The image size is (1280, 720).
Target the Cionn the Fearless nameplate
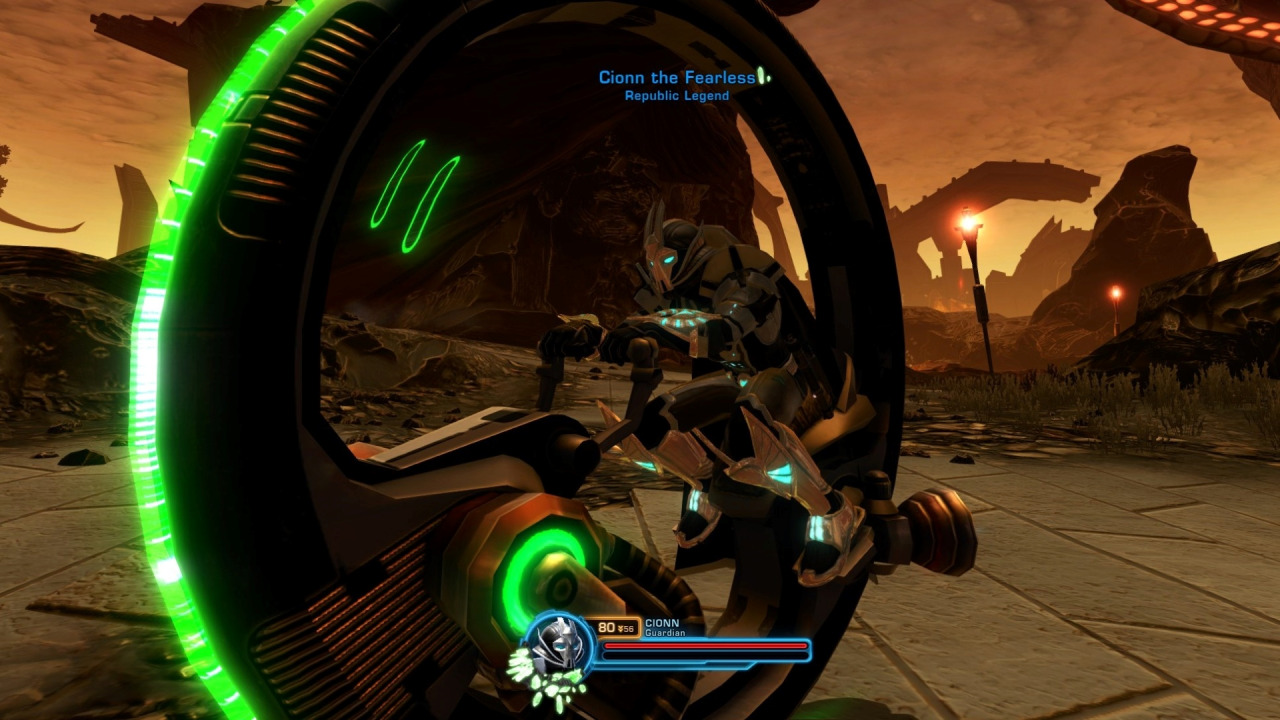point(677,78)
